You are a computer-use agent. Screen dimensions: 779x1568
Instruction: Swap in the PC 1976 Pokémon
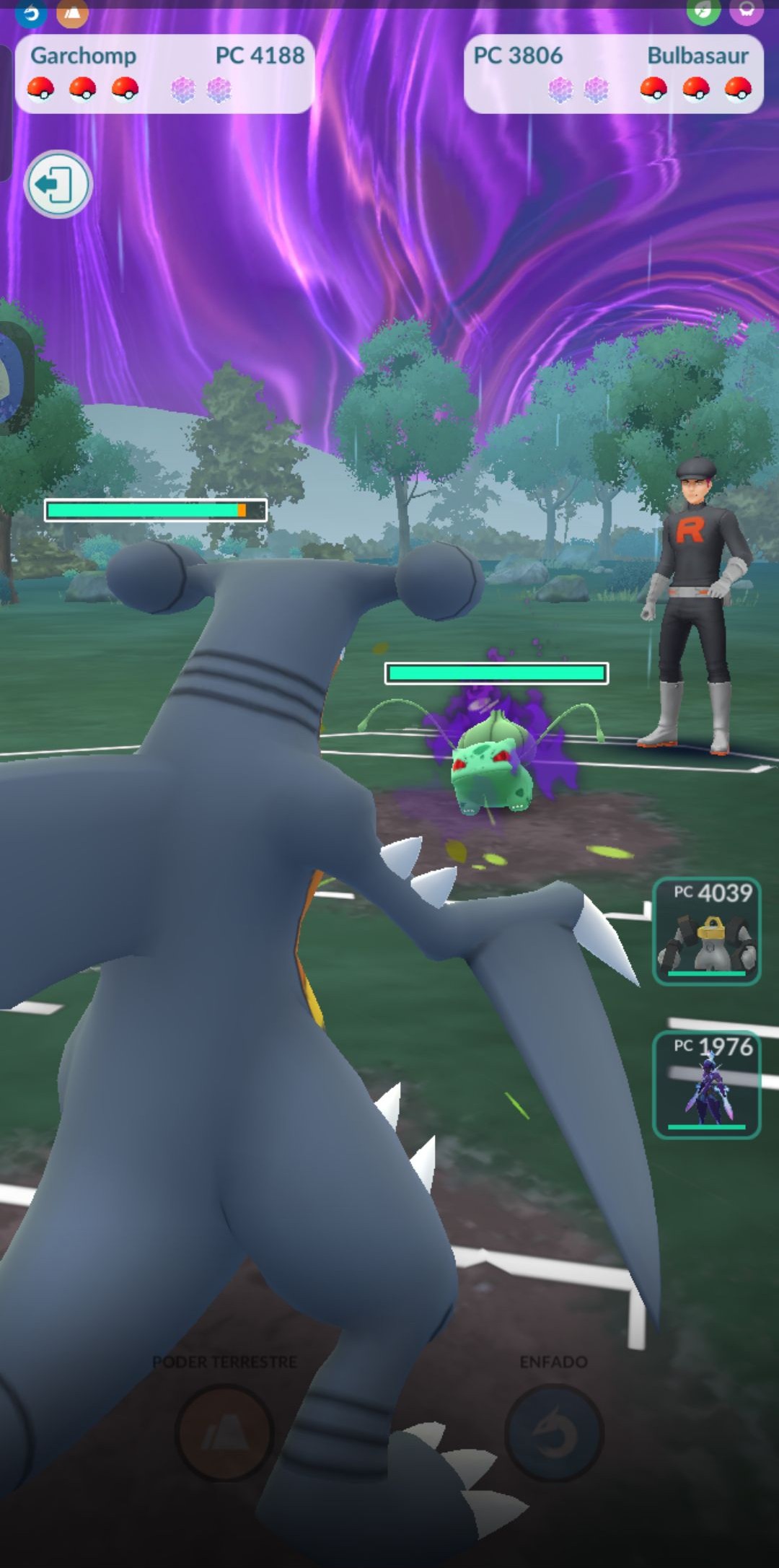tap(706, 1084)
